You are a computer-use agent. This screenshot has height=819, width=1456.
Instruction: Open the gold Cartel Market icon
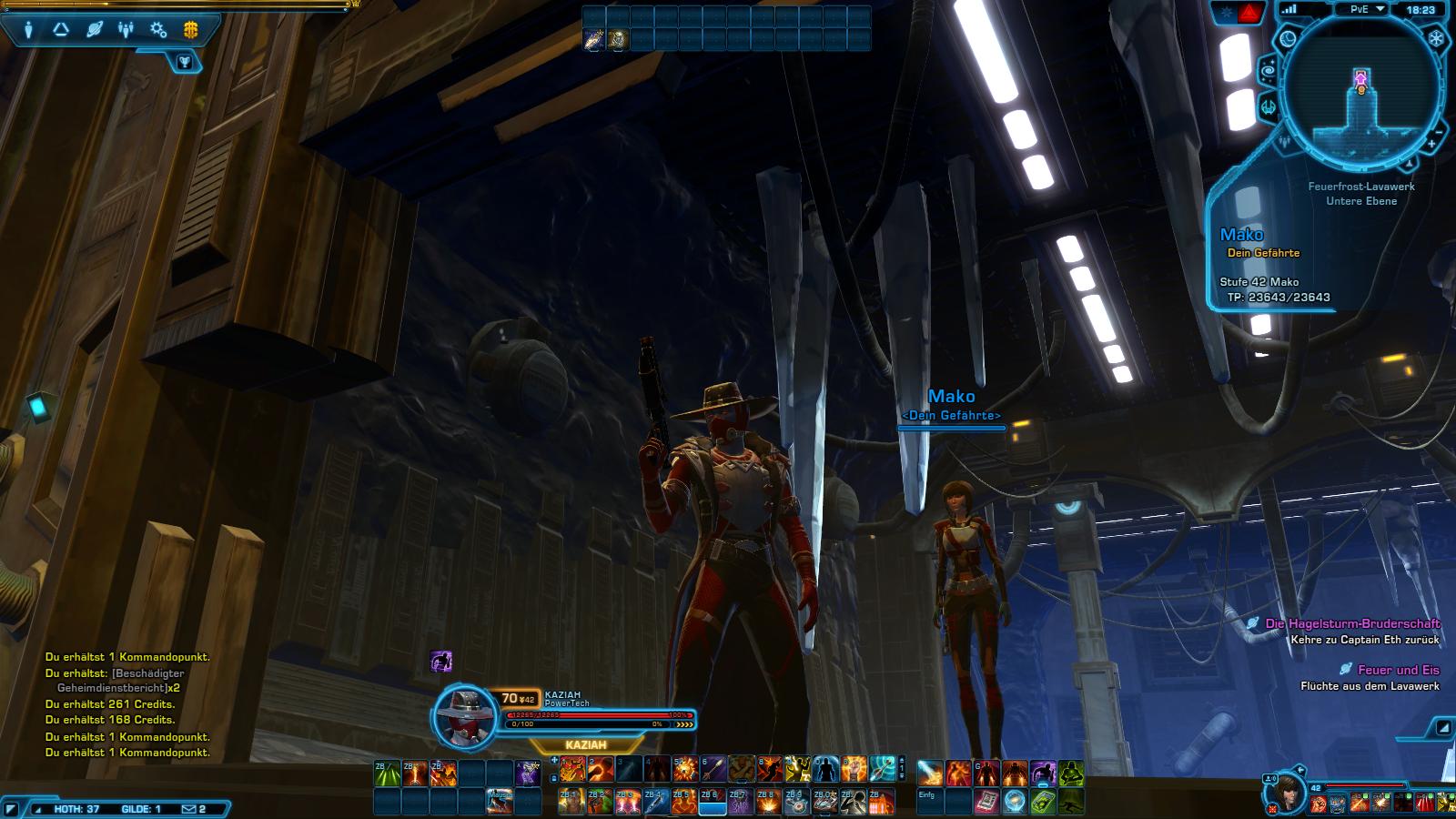pyautogui.click(x=190, y=30)
